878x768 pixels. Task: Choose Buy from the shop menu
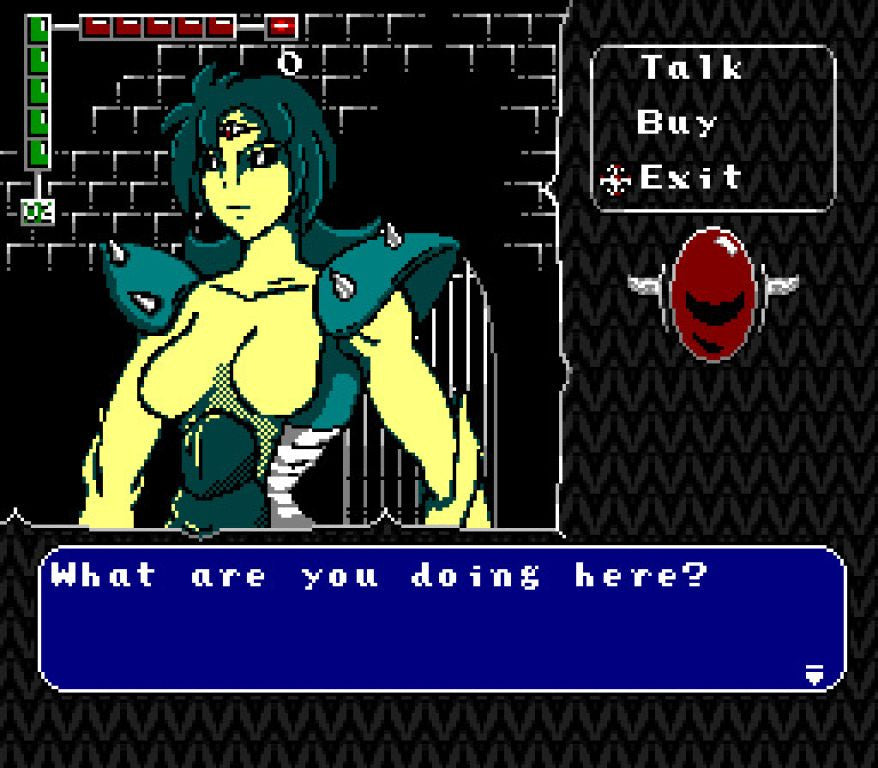coord(677,123)
